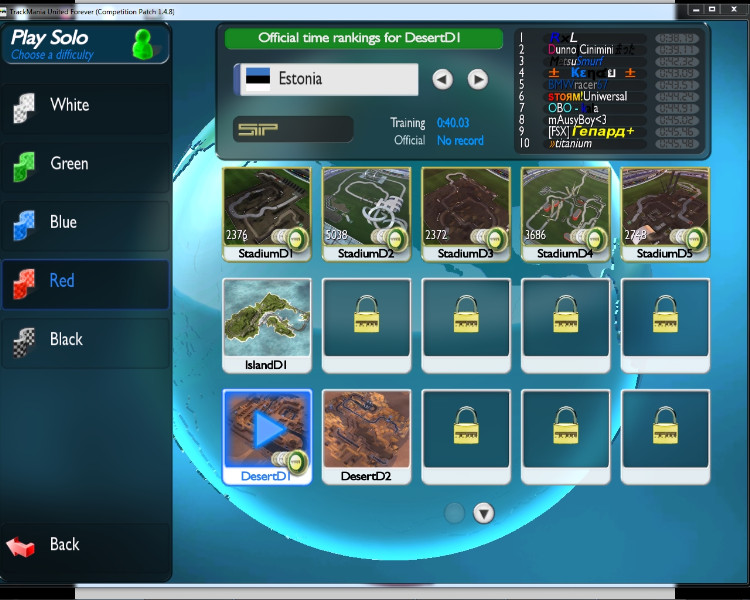The image size is (750, 600).
Task: Open the StadiumD3 track
Action: pos(466,208)
